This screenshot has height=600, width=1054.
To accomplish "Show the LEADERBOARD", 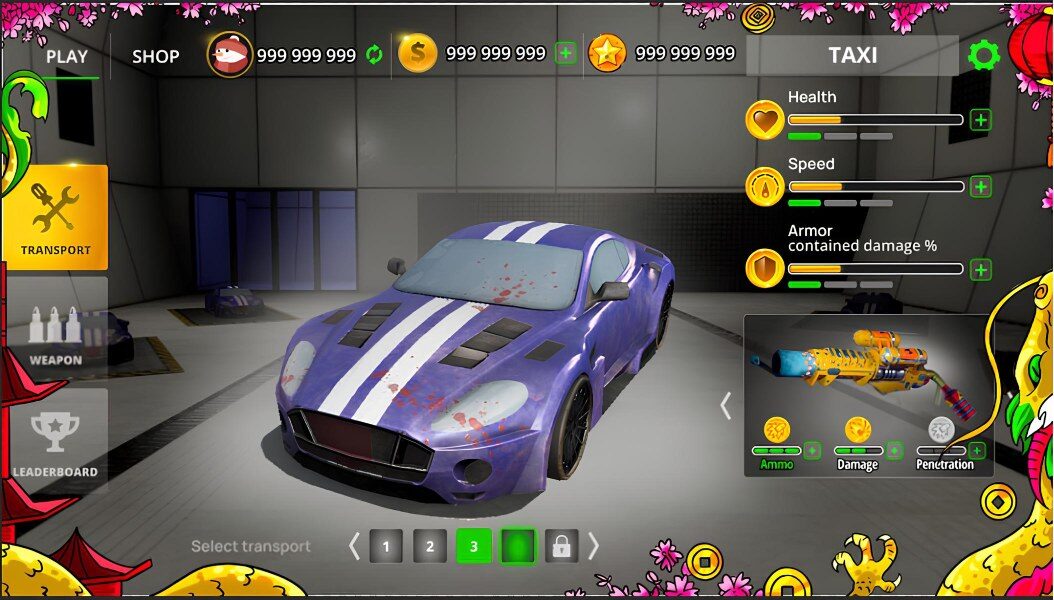I will [55, 438].
